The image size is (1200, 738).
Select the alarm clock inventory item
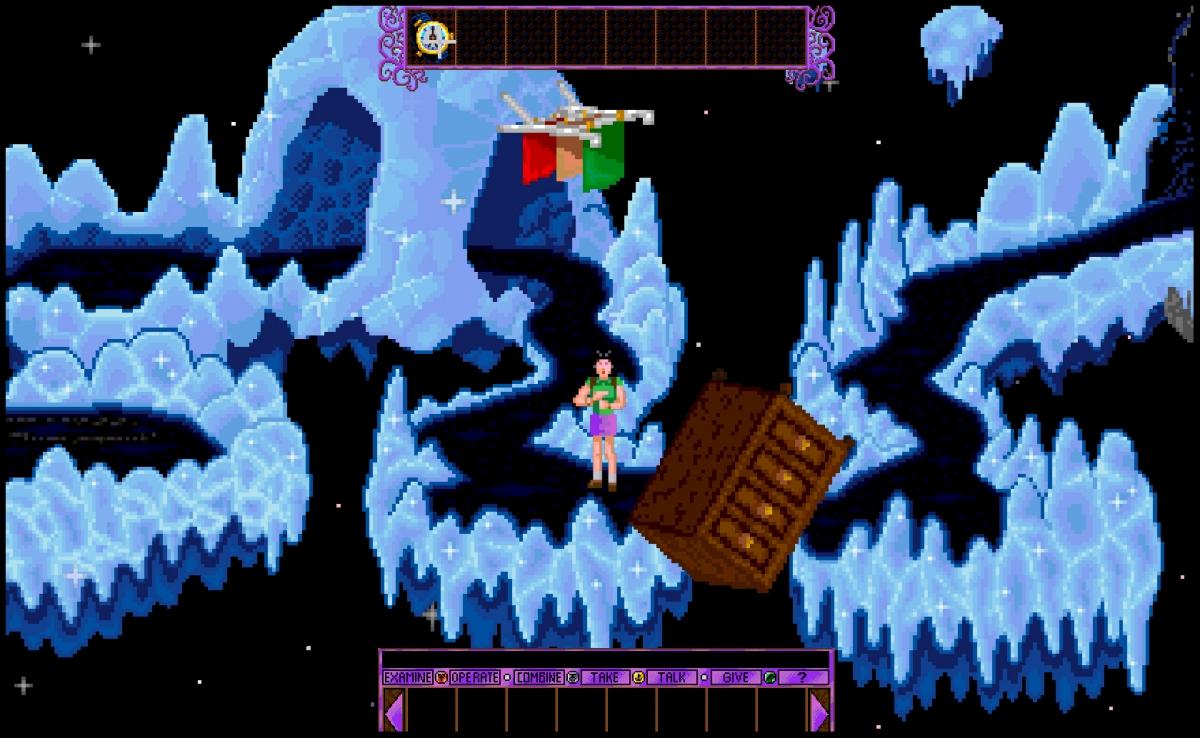[432, 38]
